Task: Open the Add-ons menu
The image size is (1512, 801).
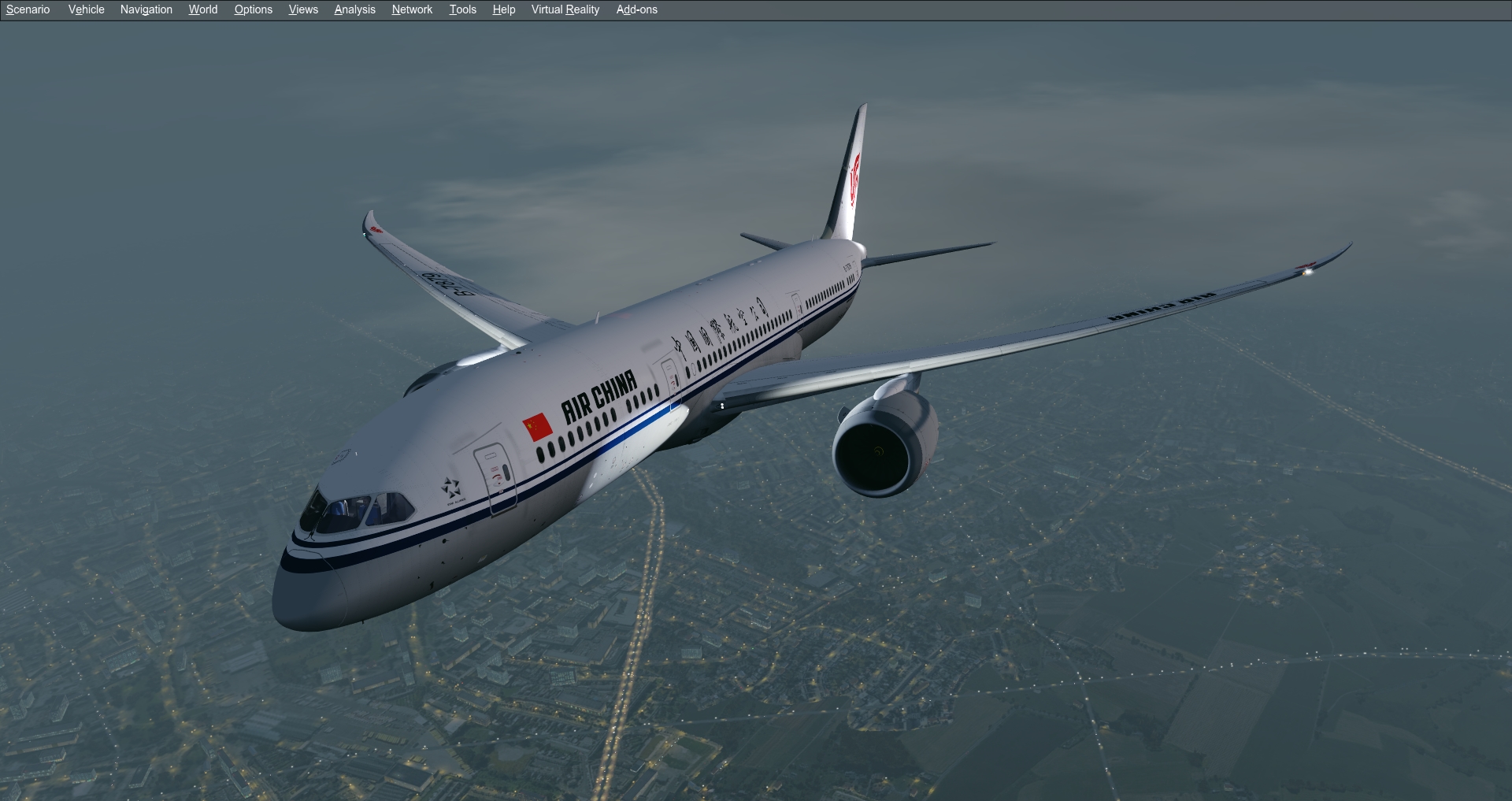Action: click(637, 9)
